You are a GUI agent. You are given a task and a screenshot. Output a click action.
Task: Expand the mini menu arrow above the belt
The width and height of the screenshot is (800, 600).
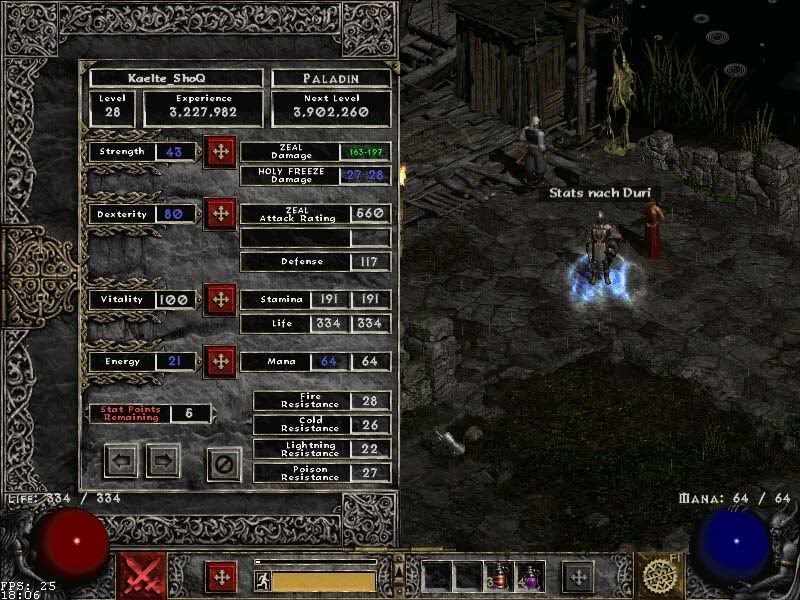(x=400, y=573)
